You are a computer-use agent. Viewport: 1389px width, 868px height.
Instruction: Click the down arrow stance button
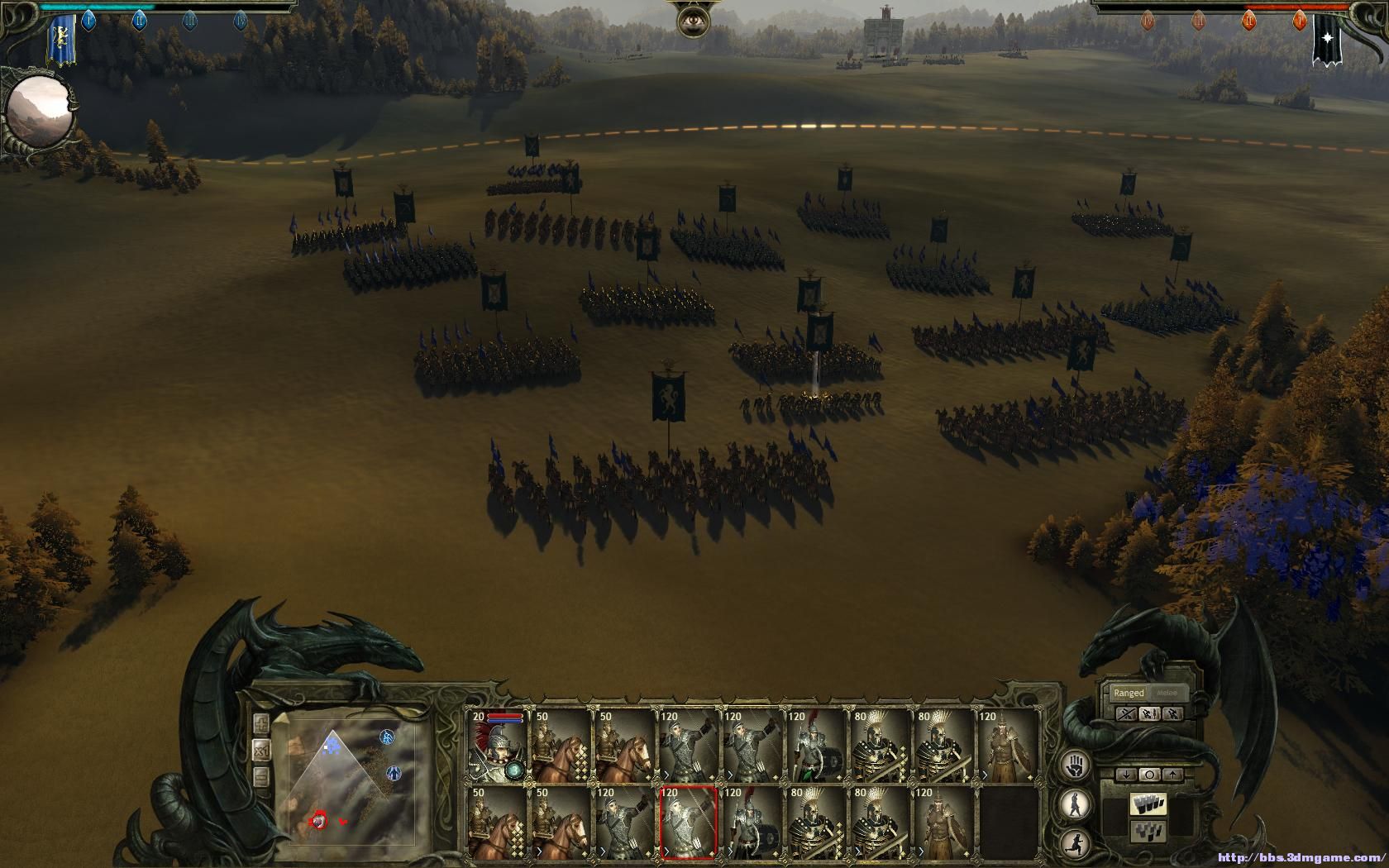pos(1127,775)
